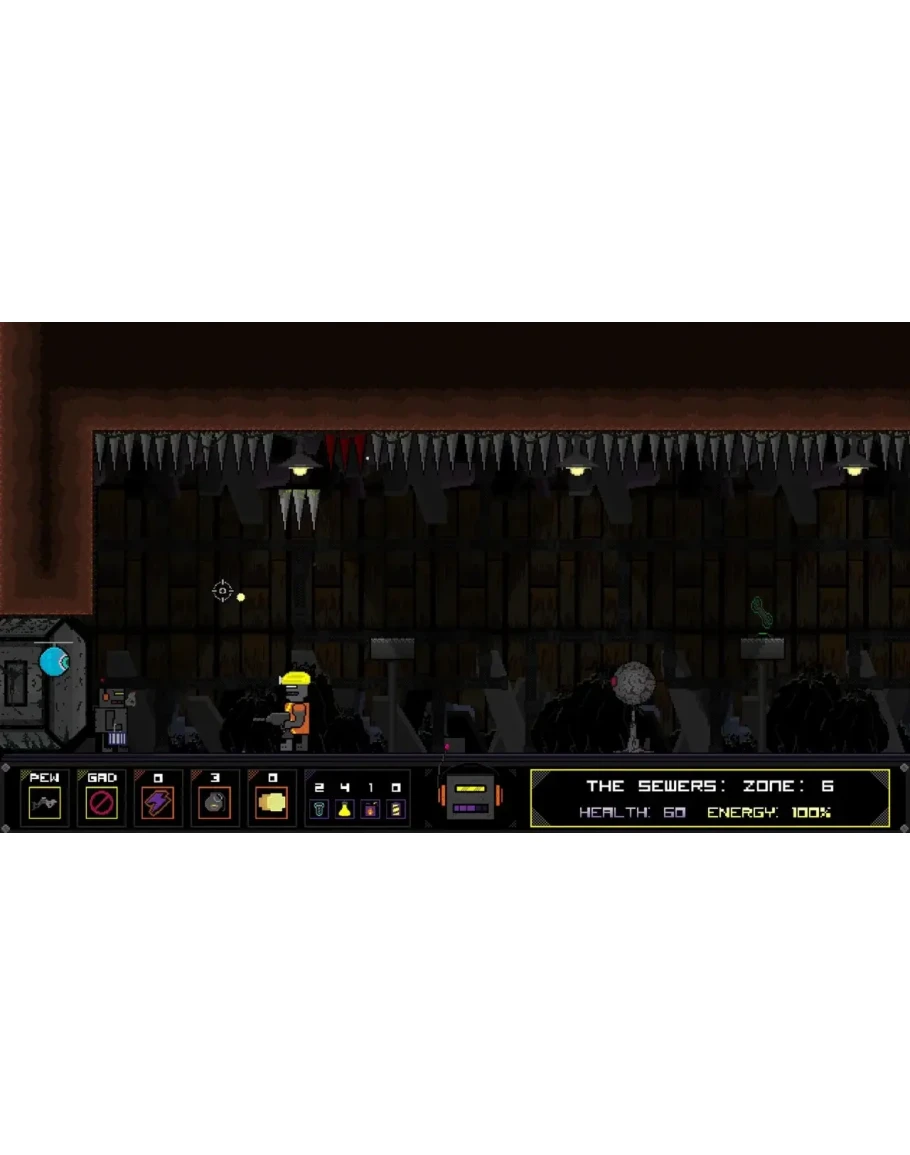Choose the grenade slot
Image resolution: width=910 pixels, height=1155 pixels.
pos(215,802)
